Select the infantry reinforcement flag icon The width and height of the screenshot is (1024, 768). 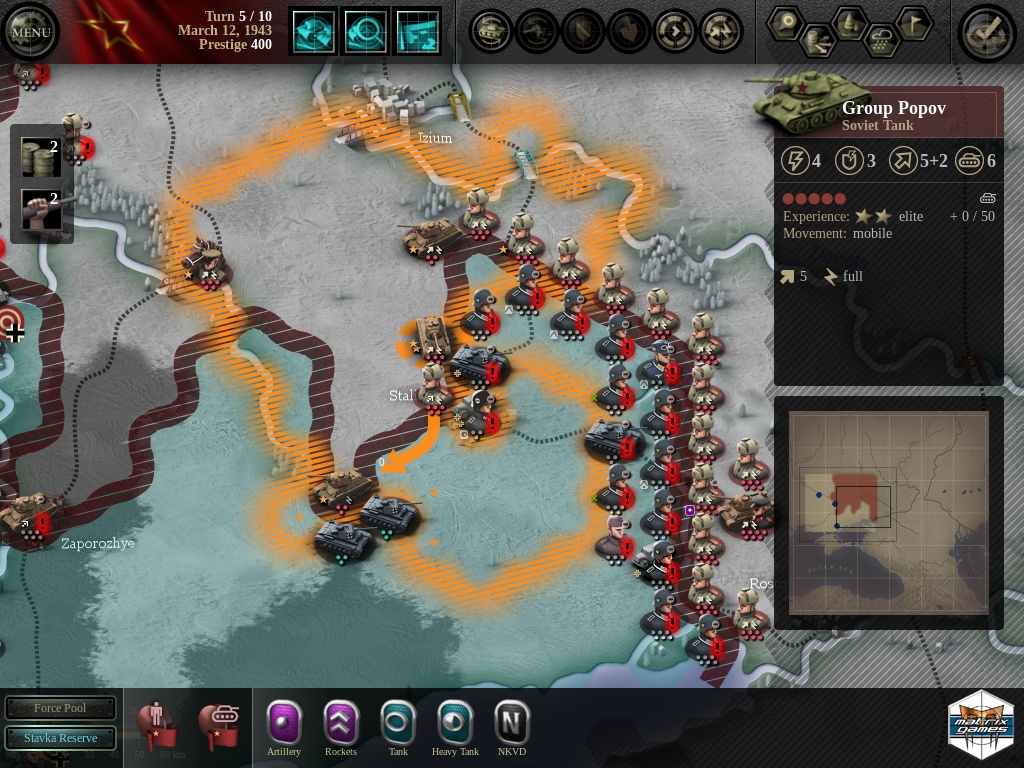click(157, 726)
